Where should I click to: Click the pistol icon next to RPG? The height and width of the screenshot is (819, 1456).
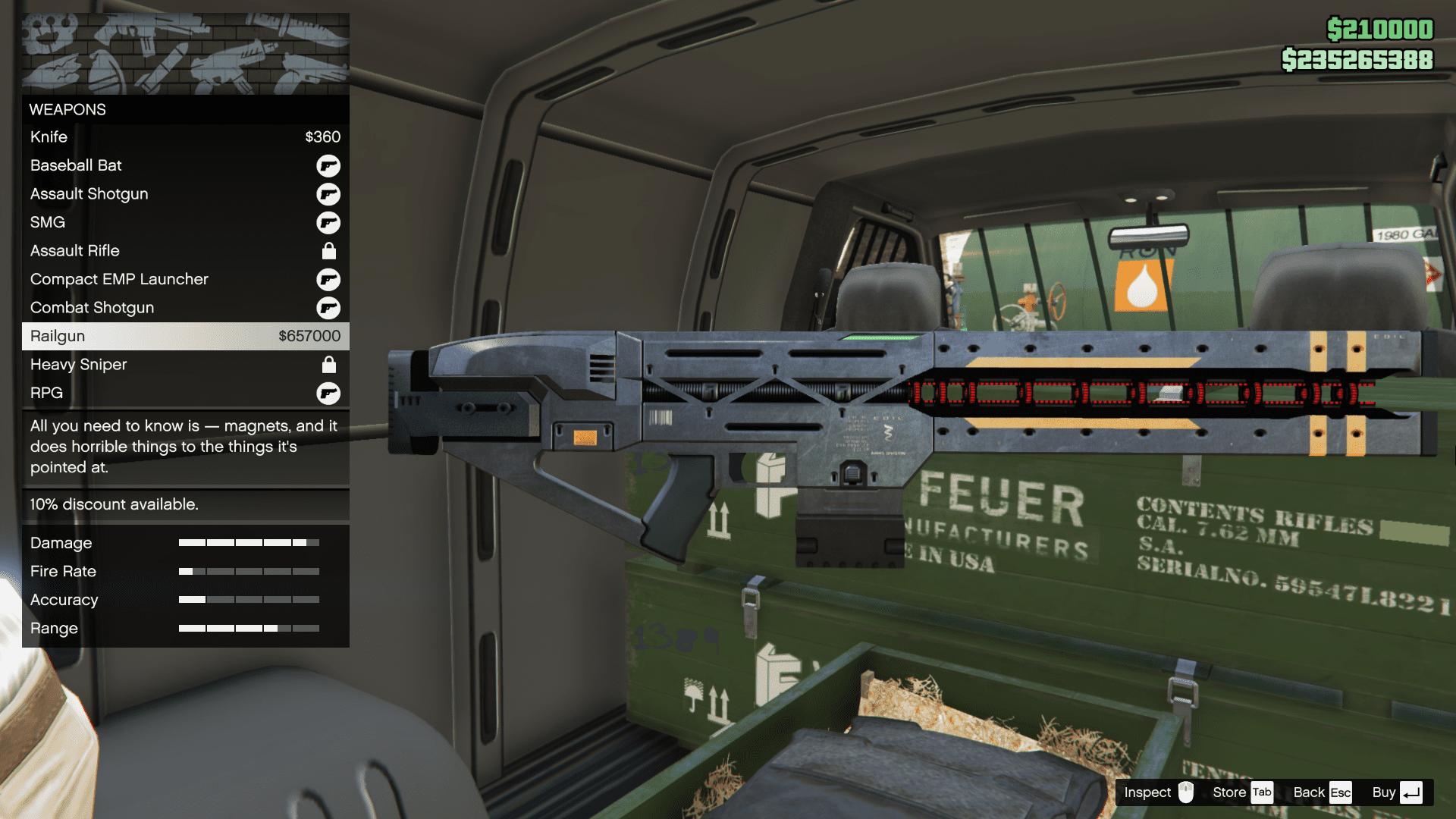[x=328, y=393]
